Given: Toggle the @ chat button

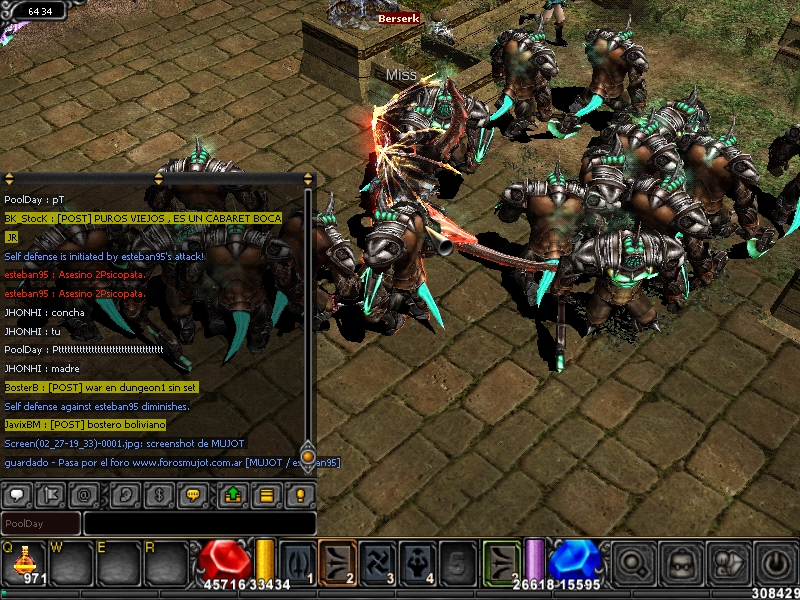Looking at the screenshot, I should tap(84, 494).
